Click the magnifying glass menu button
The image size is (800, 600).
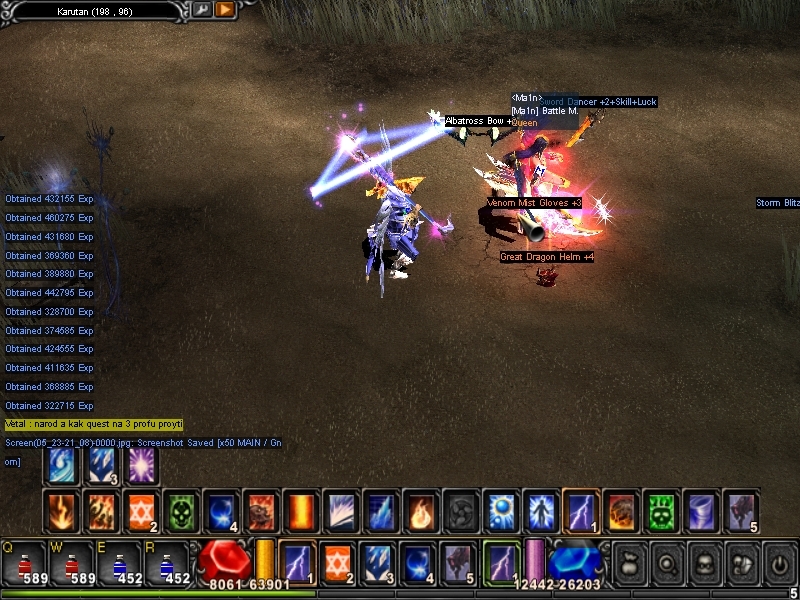click(666, 562)
